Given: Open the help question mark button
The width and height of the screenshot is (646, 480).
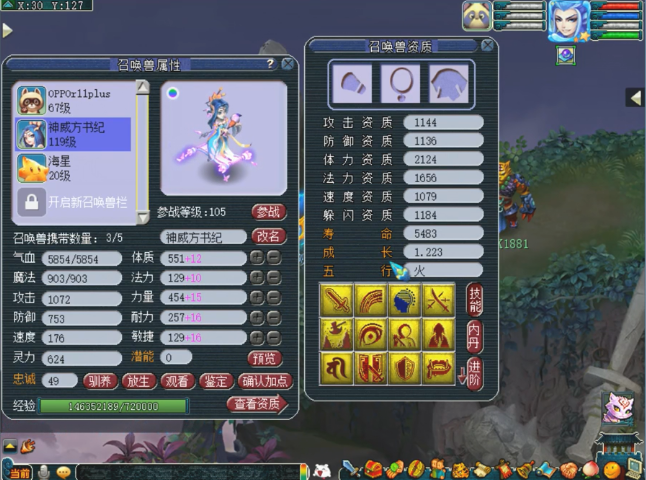Looking at the screenshot, I should tap(270, 64).
